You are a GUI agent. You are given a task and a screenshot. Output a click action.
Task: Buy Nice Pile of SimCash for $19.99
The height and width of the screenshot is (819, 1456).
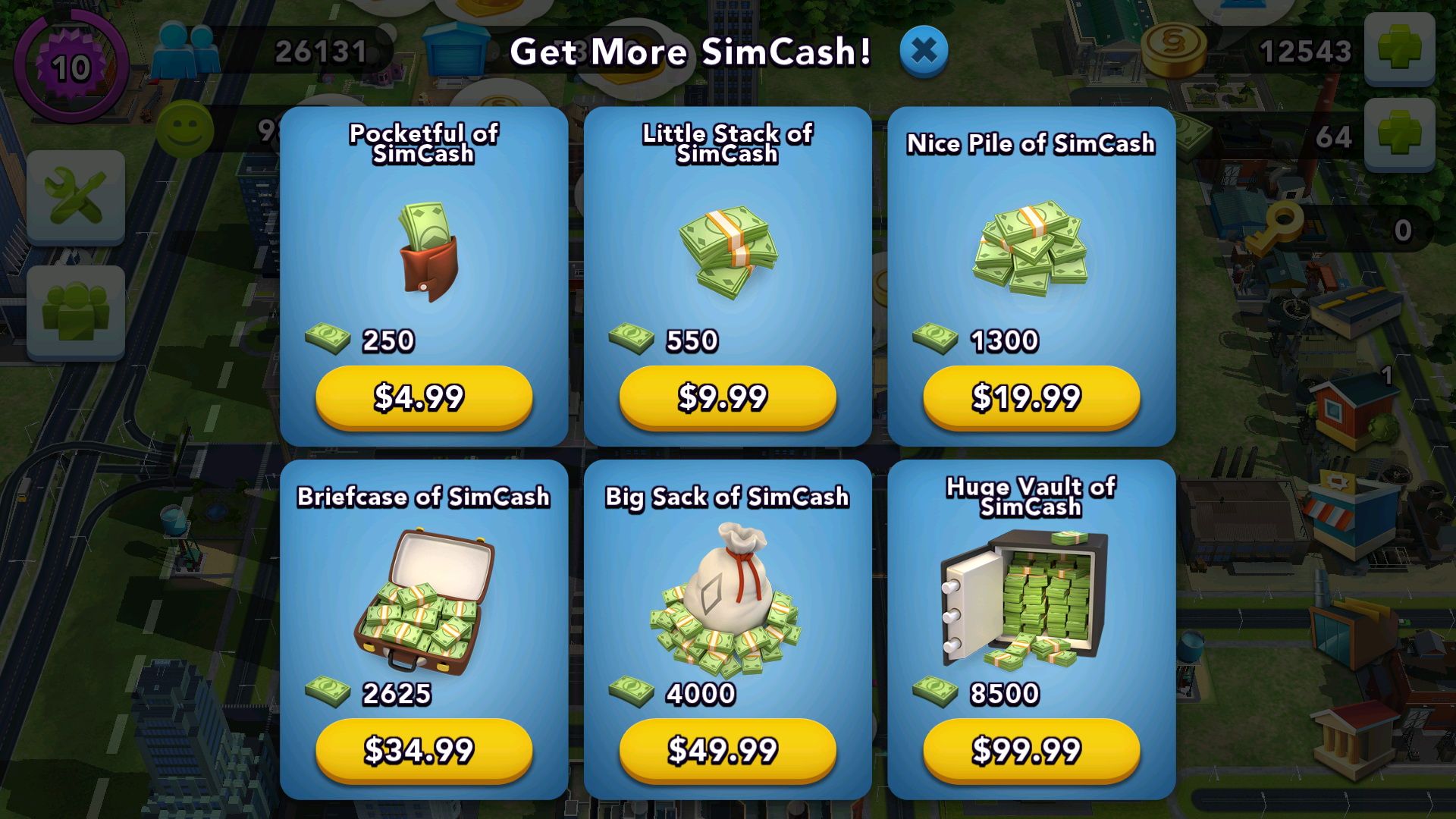[x=1030, y=395]
